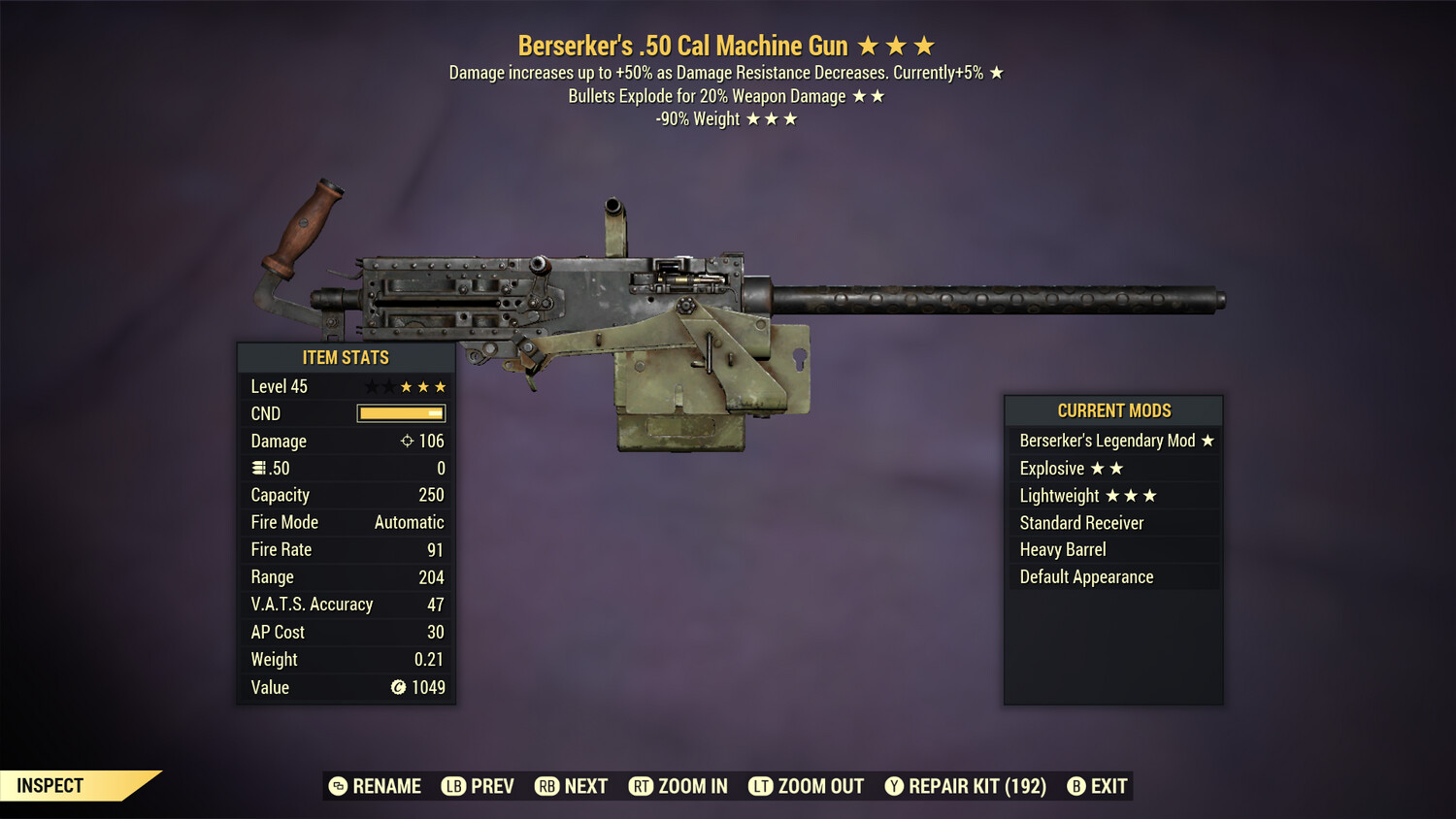Click the caps icon next to Value 1049
1456x819 pixels.
tap(398, 687)
